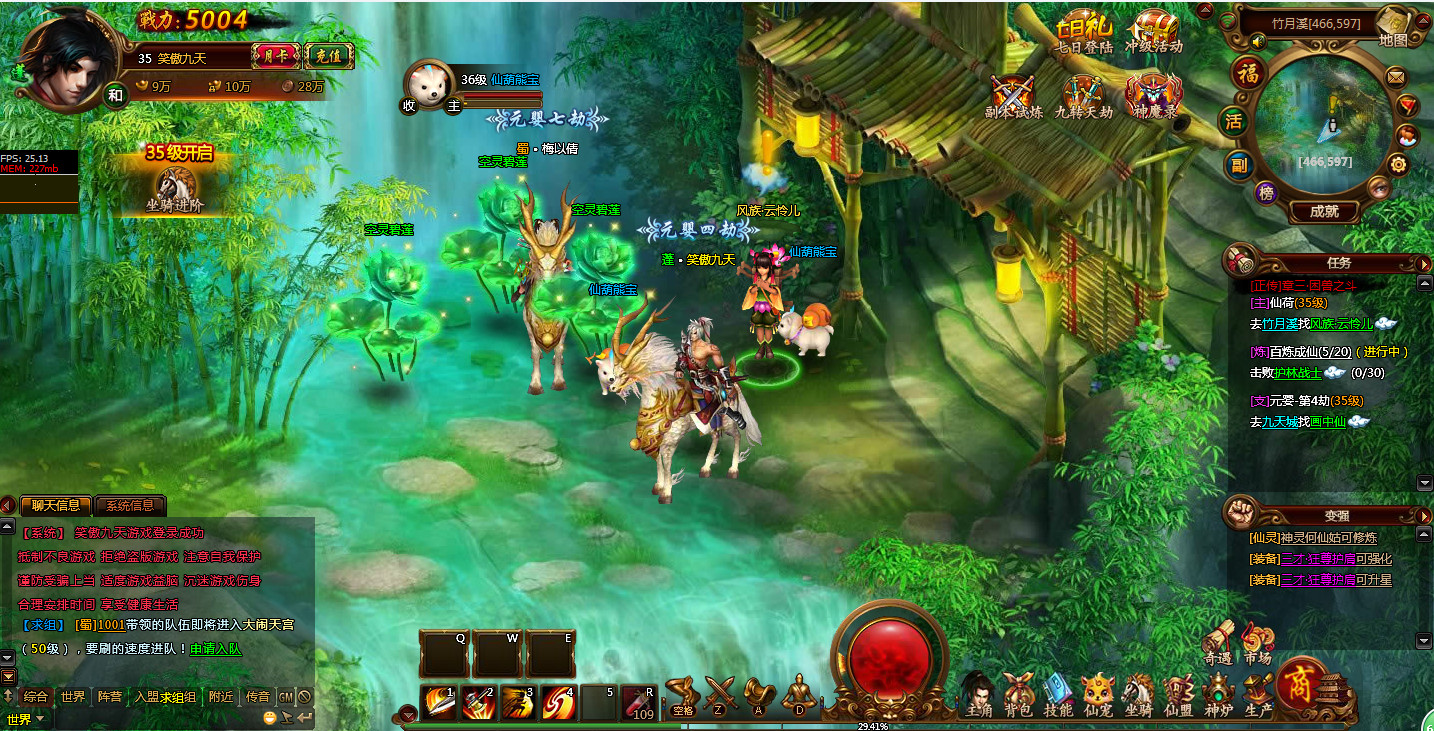Image resolution: width=1434 pixels, height=731 pixels.
Task: Open the 冲级活动 treasure chest event
Action: point(1153,32)
